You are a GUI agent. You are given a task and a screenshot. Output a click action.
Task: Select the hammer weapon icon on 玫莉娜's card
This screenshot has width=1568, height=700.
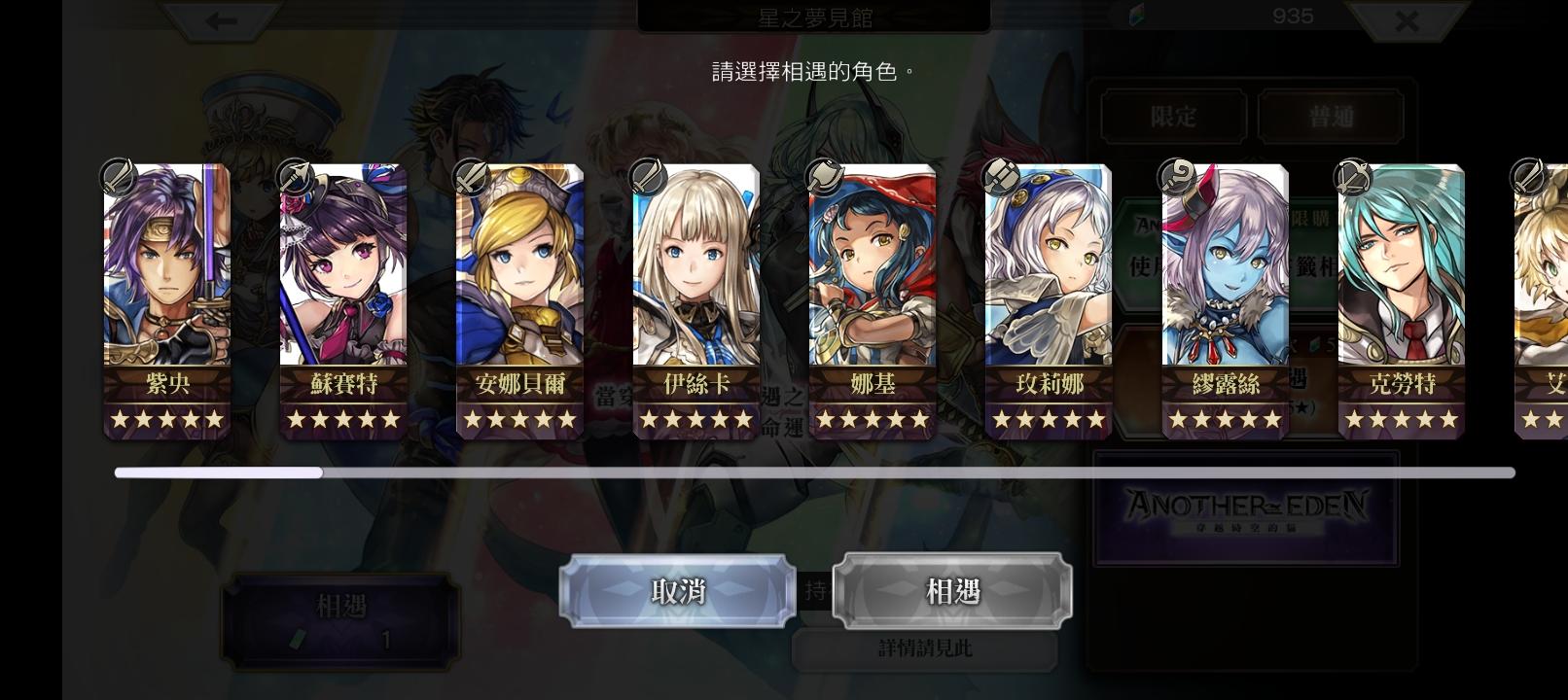1002,176
